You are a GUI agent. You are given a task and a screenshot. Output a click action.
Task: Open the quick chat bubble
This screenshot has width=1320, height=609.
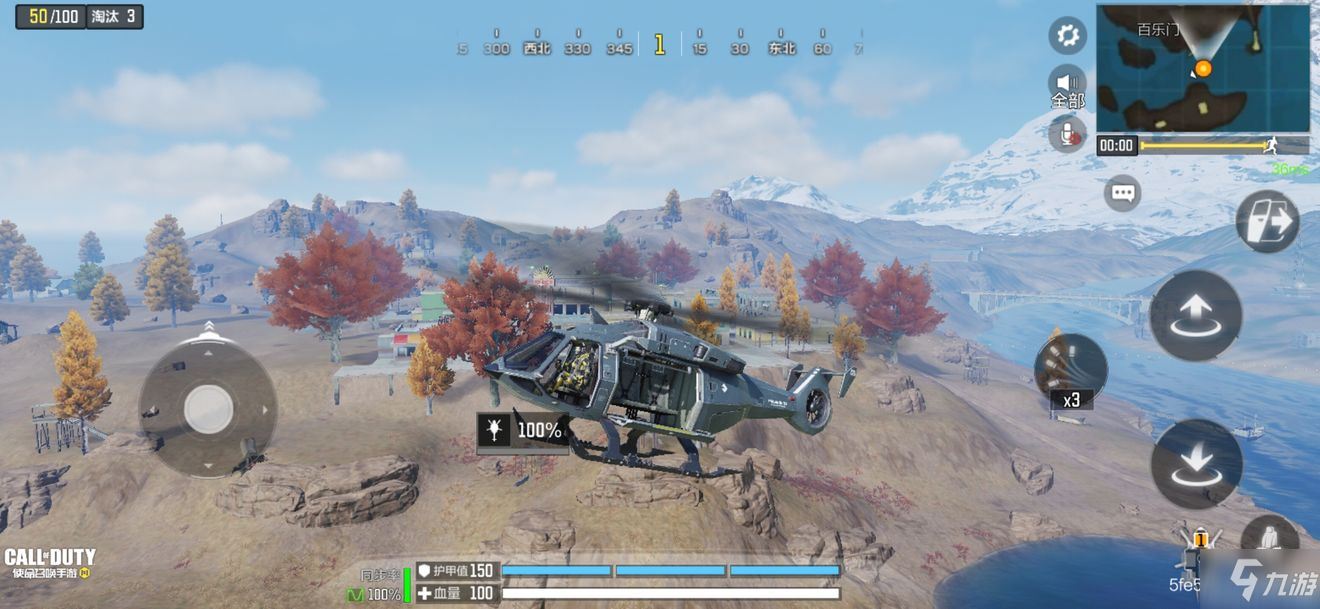pos(1122,192)
